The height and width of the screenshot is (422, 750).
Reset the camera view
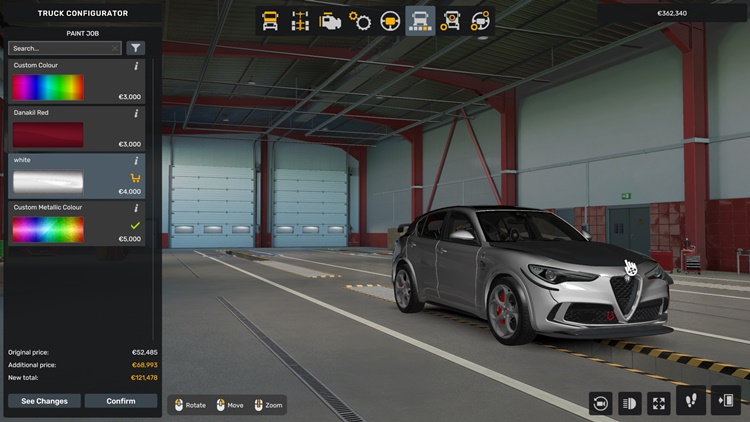pos(600,402)
